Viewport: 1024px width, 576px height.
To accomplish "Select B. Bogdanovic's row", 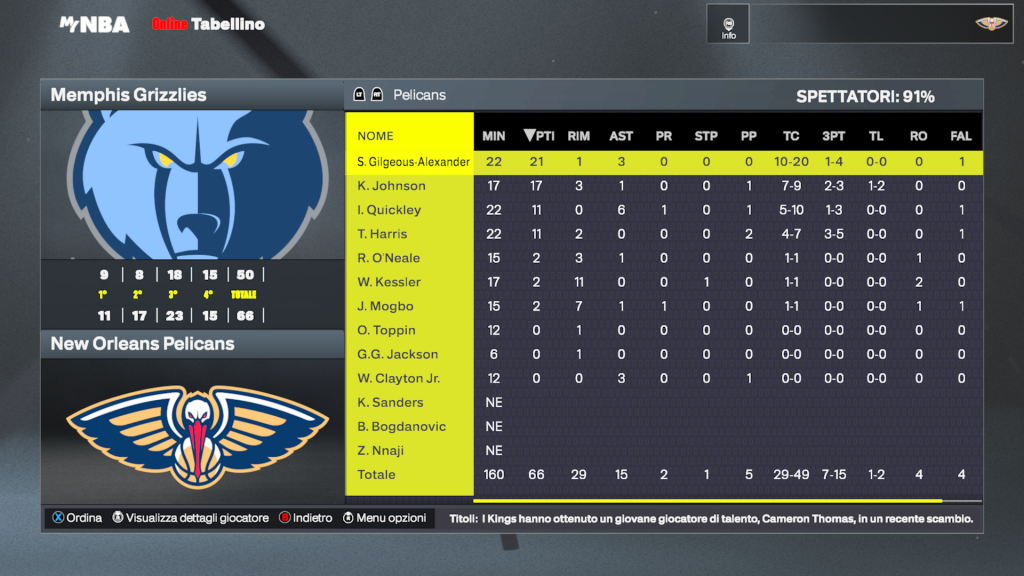I will tap(401, 426).
